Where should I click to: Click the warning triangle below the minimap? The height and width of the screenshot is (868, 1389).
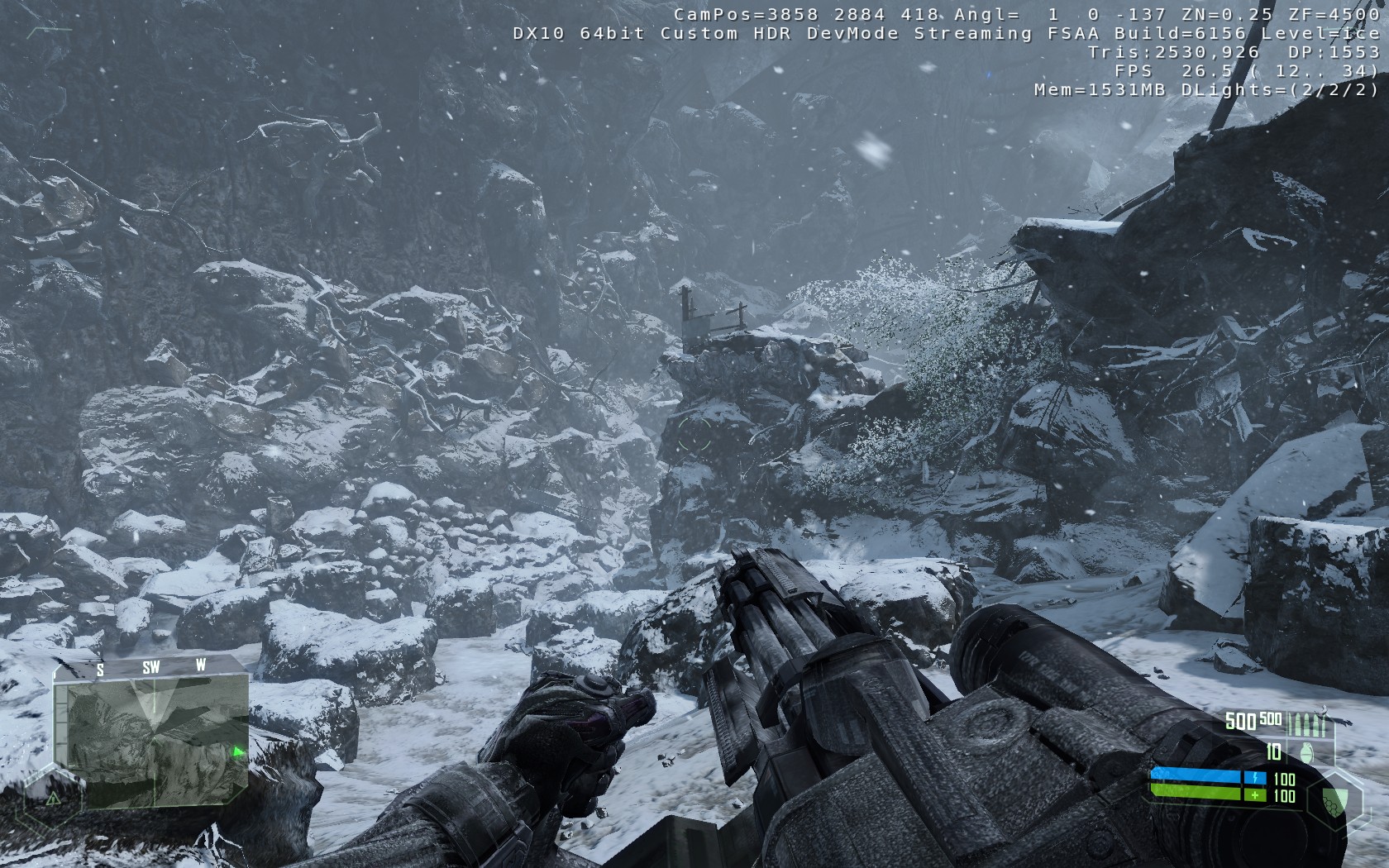tap(52, 799)
